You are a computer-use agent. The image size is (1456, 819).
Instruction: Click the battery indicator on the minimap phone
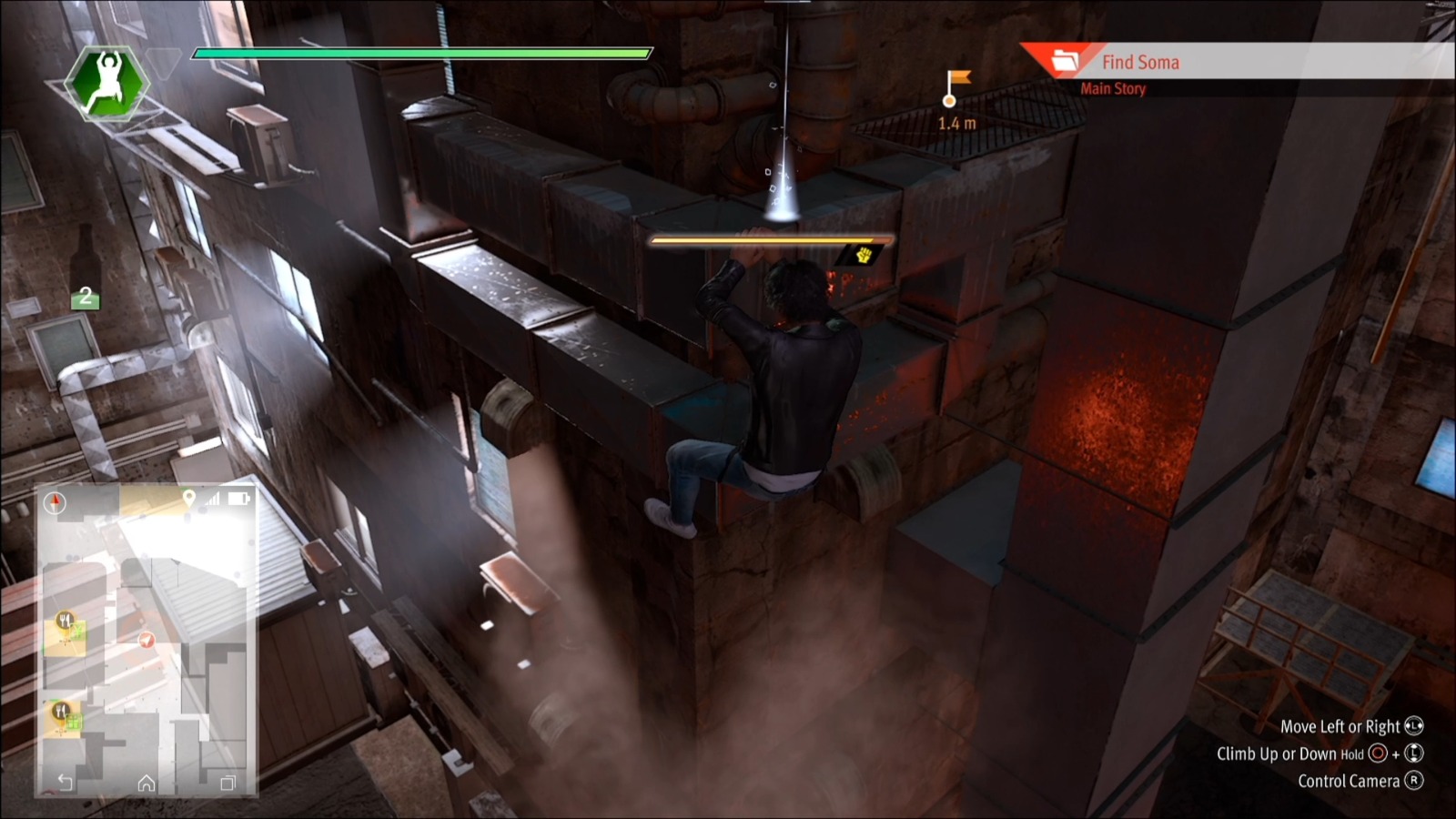click(x=238, y=498)
